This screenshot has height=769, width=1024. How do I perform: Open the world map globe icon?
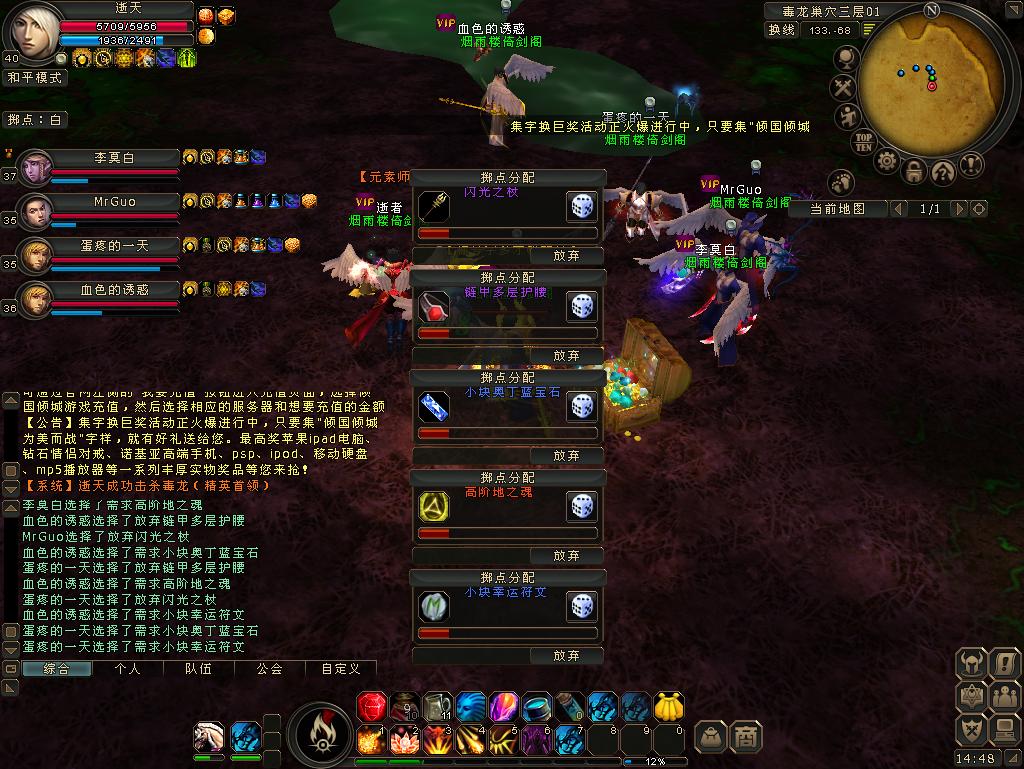[x=847, y=60]
